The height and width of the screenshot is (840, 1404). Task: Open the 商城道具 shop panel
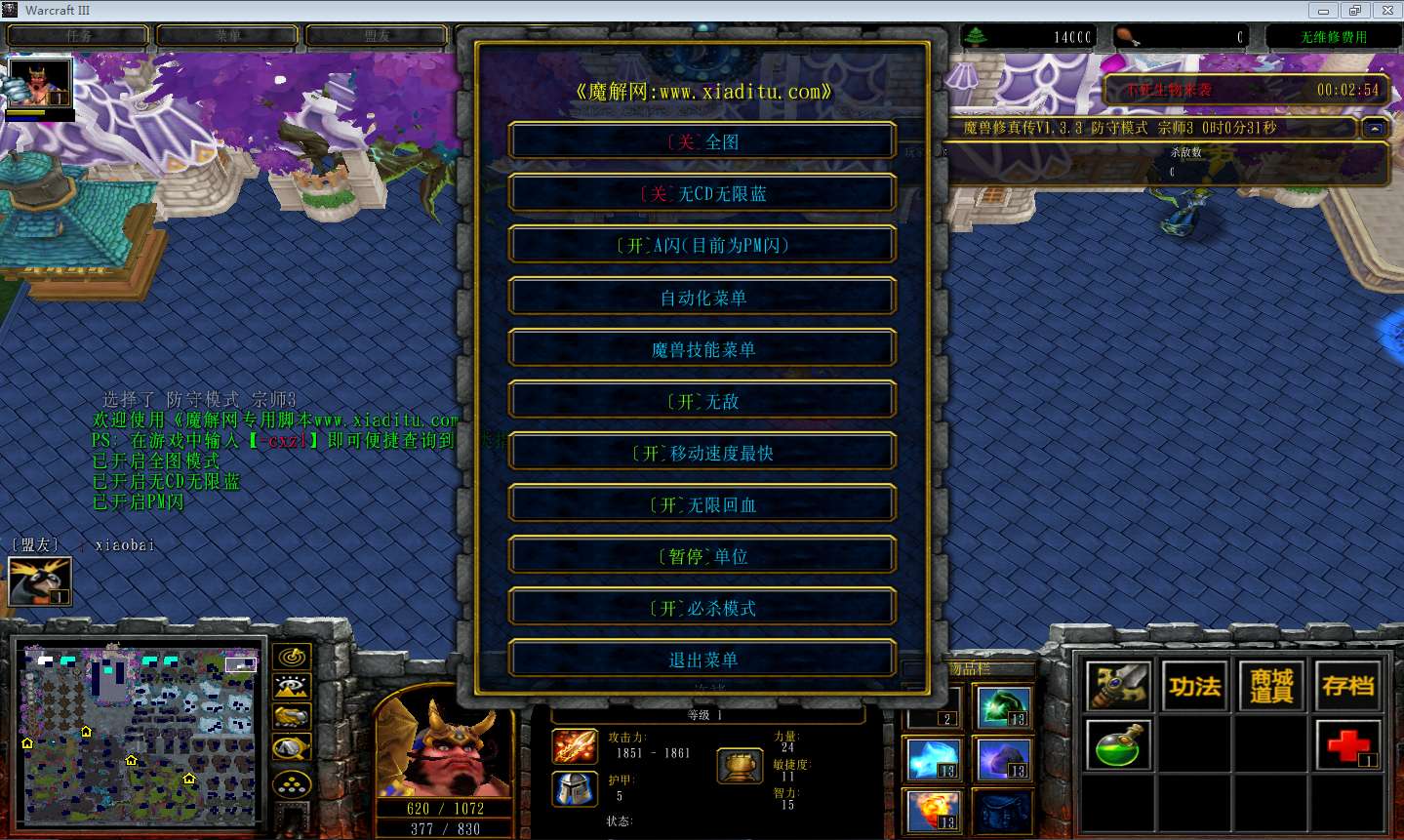1270,685
